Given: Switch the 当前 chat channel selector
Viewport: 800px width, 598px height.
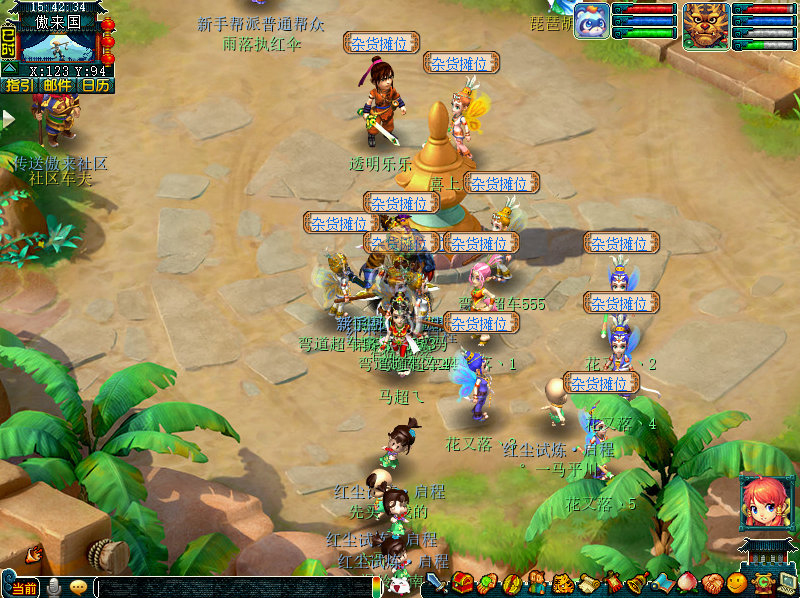Looking at the screenshot, I should tap(23, 588).
